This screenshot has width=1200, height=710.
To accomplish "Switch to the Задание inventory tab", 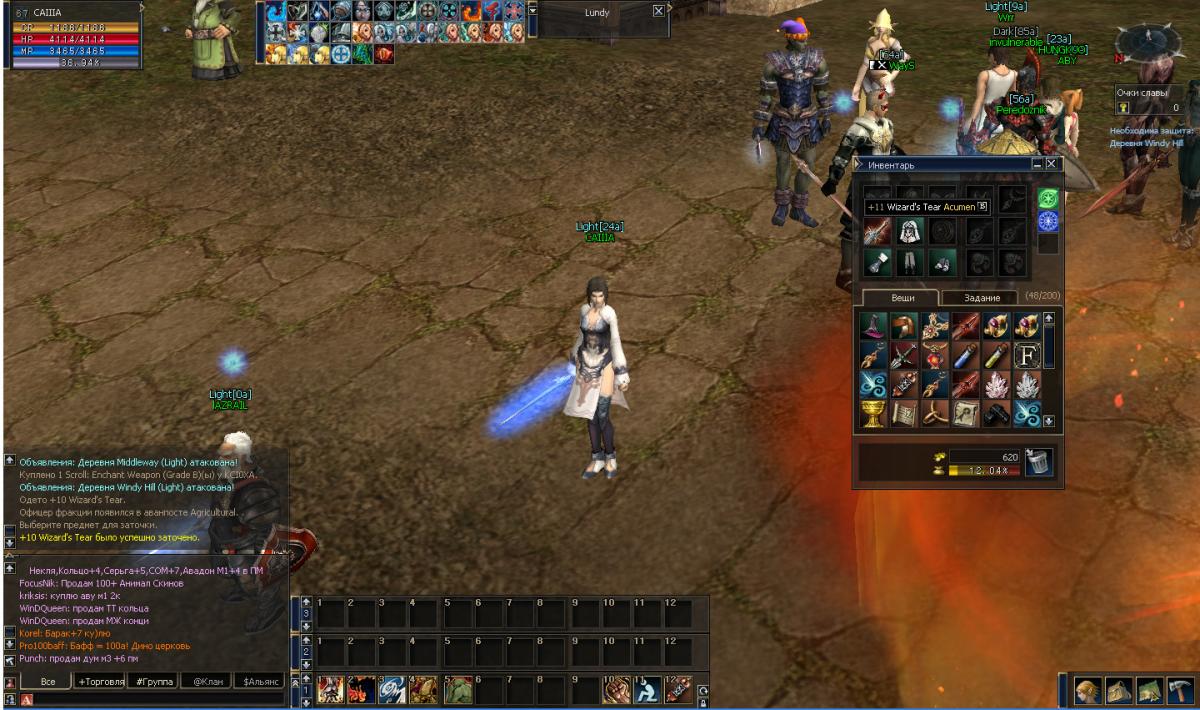I will click(x=982, y=297).
